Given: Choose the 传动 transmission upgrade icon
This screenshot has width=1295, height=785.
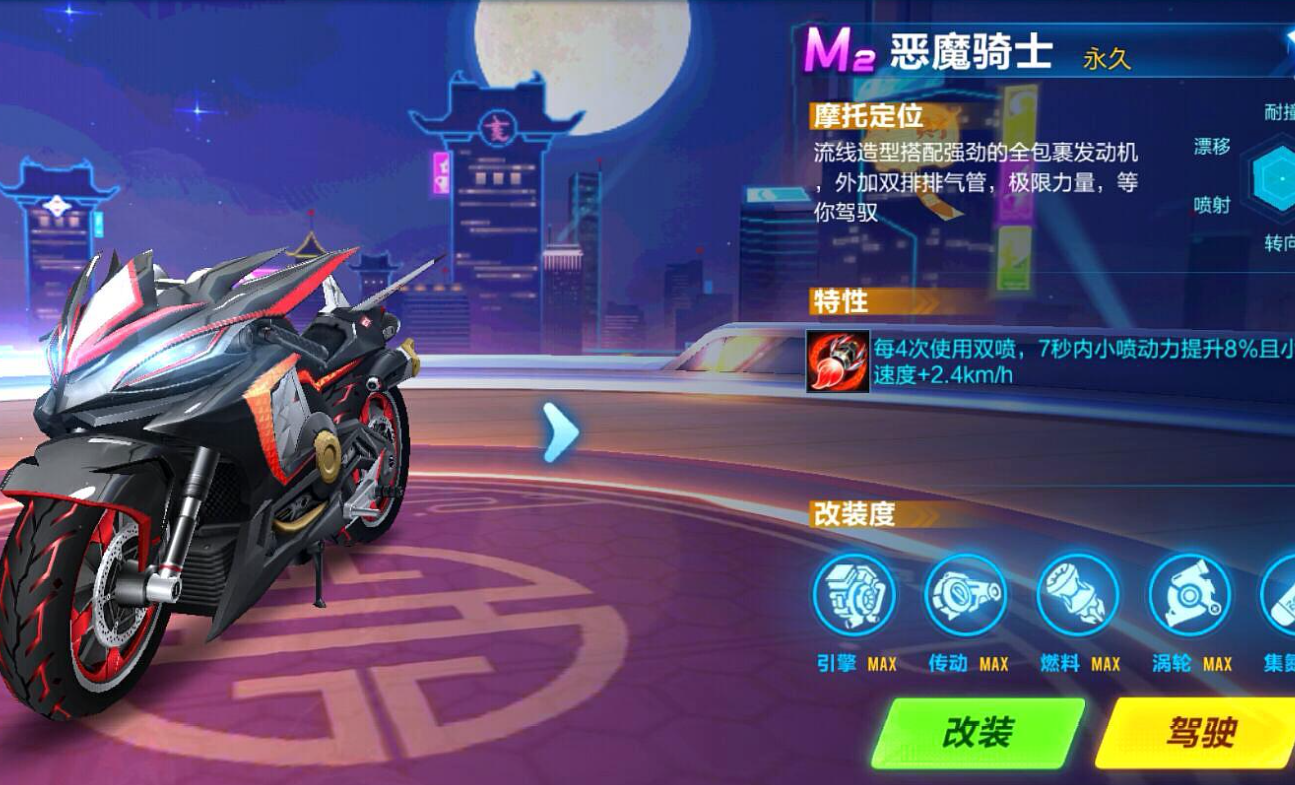Looking at the screenshot, I should (x=965, y=596).
